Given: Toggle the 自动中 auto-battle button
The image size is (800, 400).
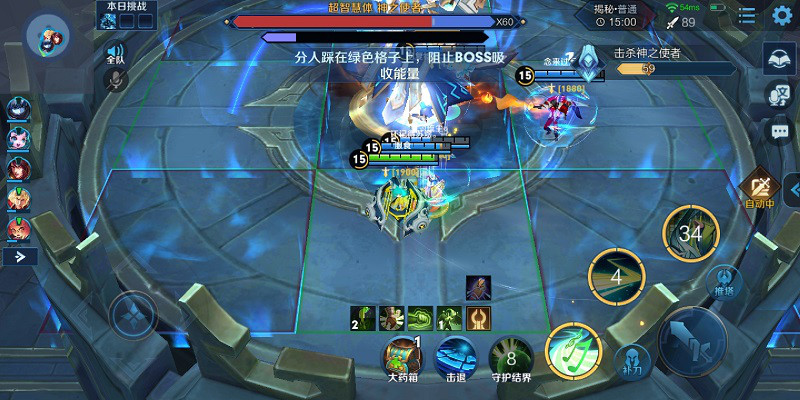Looking at the screenshot, I should click(x=762, y=186).
